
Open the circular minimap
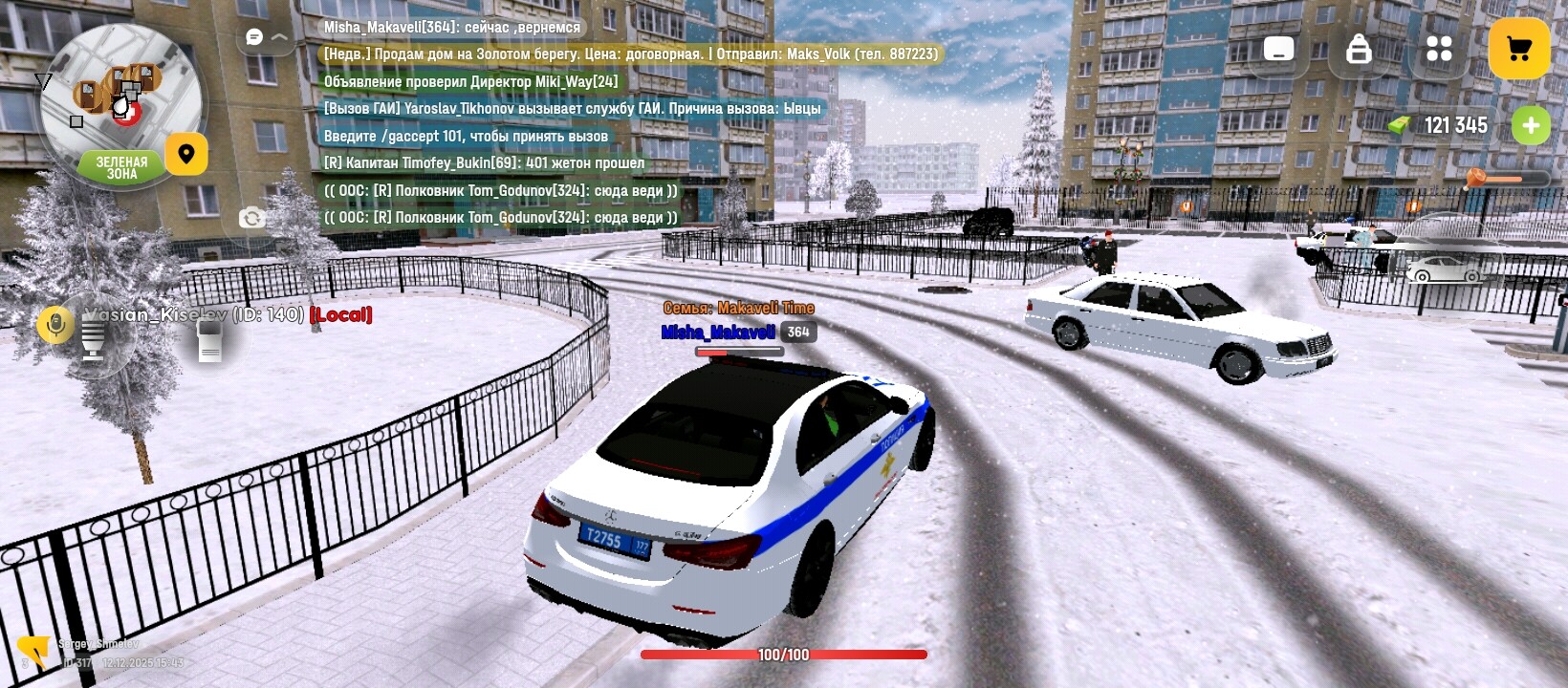click(120, 100)
